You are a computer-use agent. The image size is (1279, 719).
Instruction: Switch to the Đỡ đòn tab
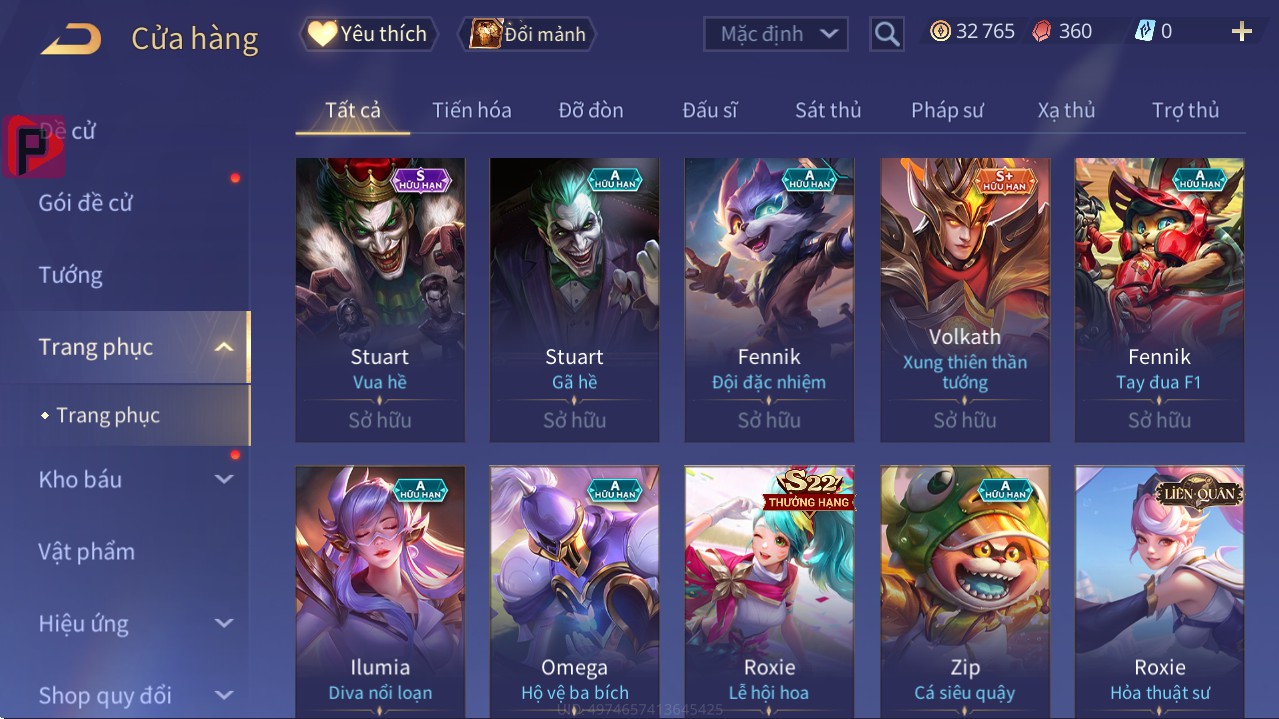coord(590,110)
